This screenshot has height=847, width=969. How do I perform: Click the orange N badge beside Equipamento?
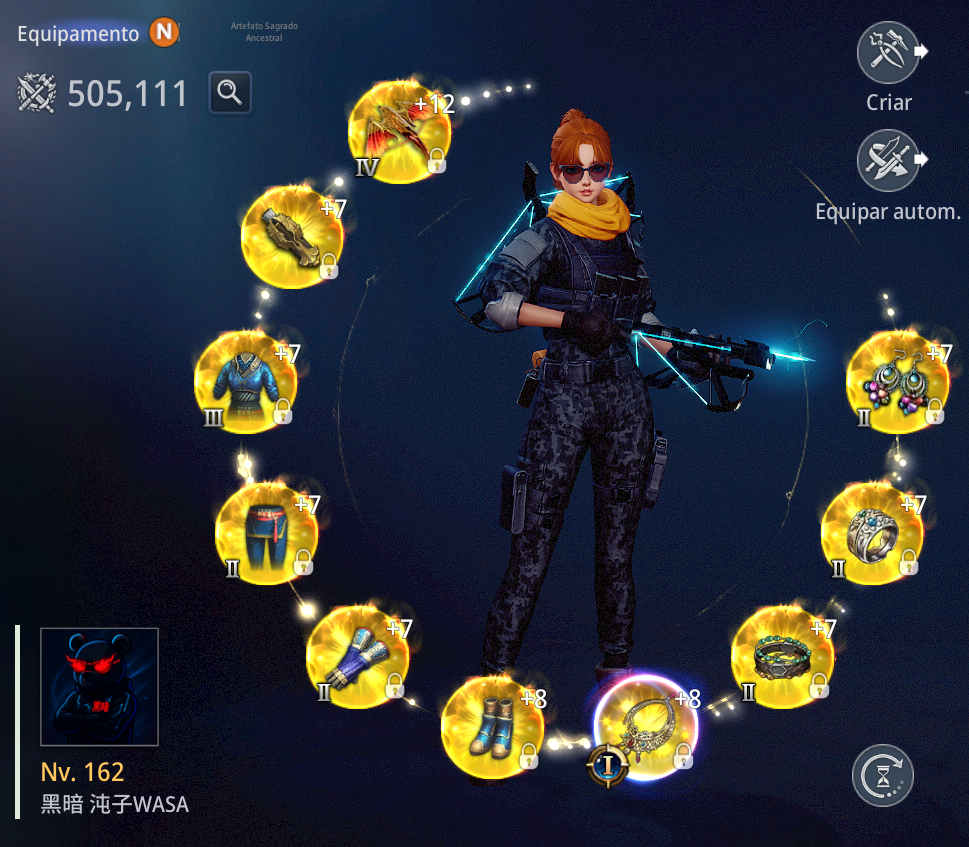[164, 33]
